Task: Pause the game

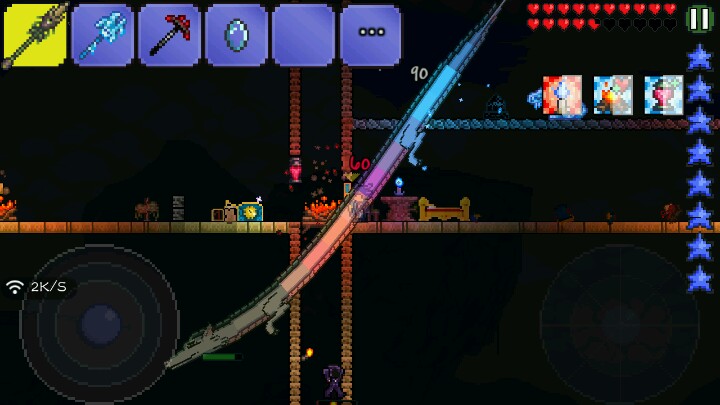Action: pos(699,18)
